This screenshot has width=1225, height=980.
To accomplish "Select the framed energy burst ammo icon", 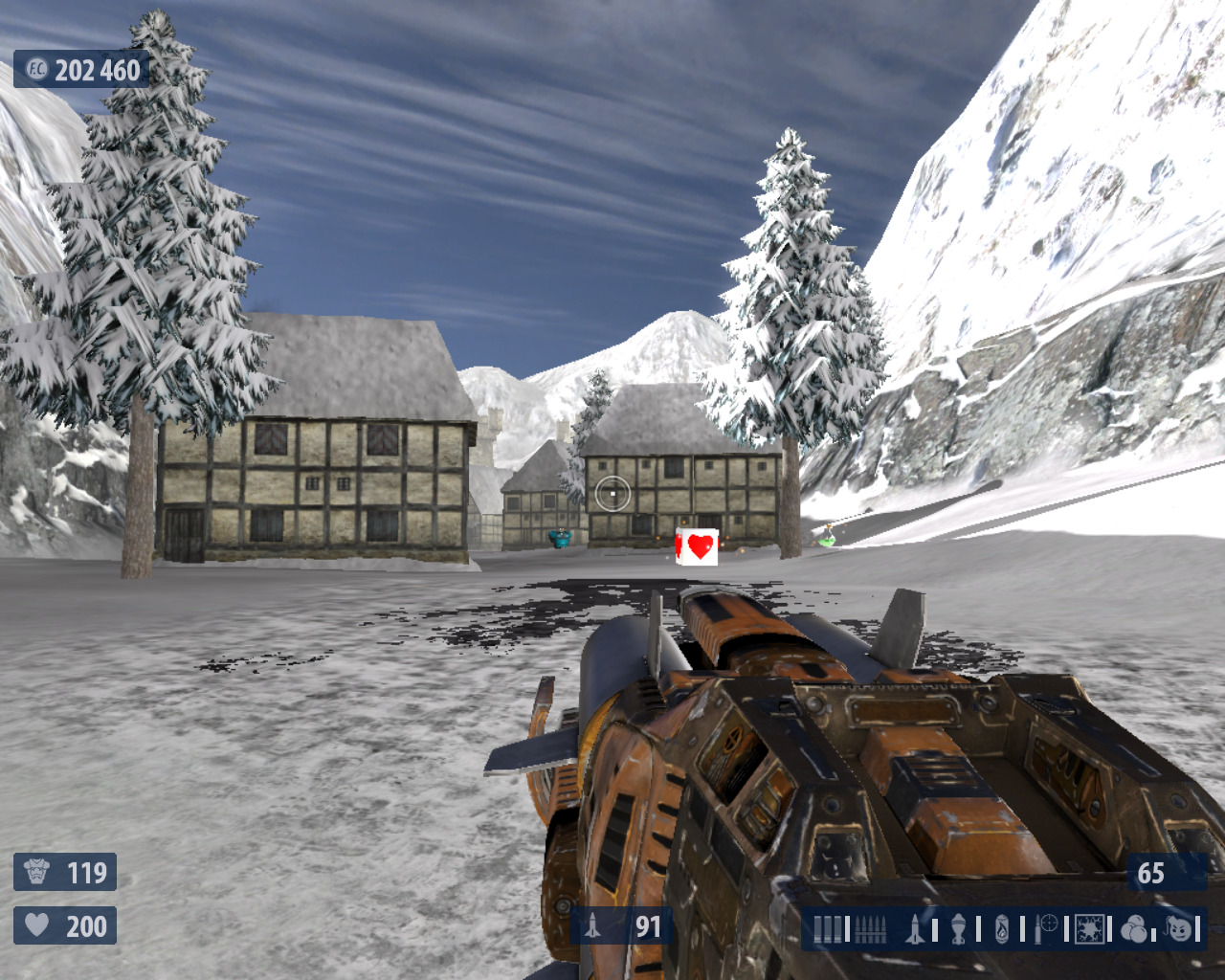I will point(1089,928).
